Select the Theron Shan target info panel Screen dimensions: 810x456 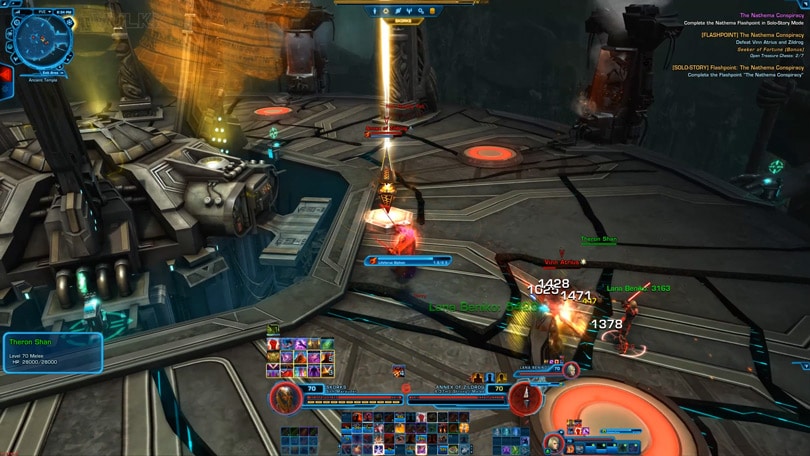[x=52, y=353]
